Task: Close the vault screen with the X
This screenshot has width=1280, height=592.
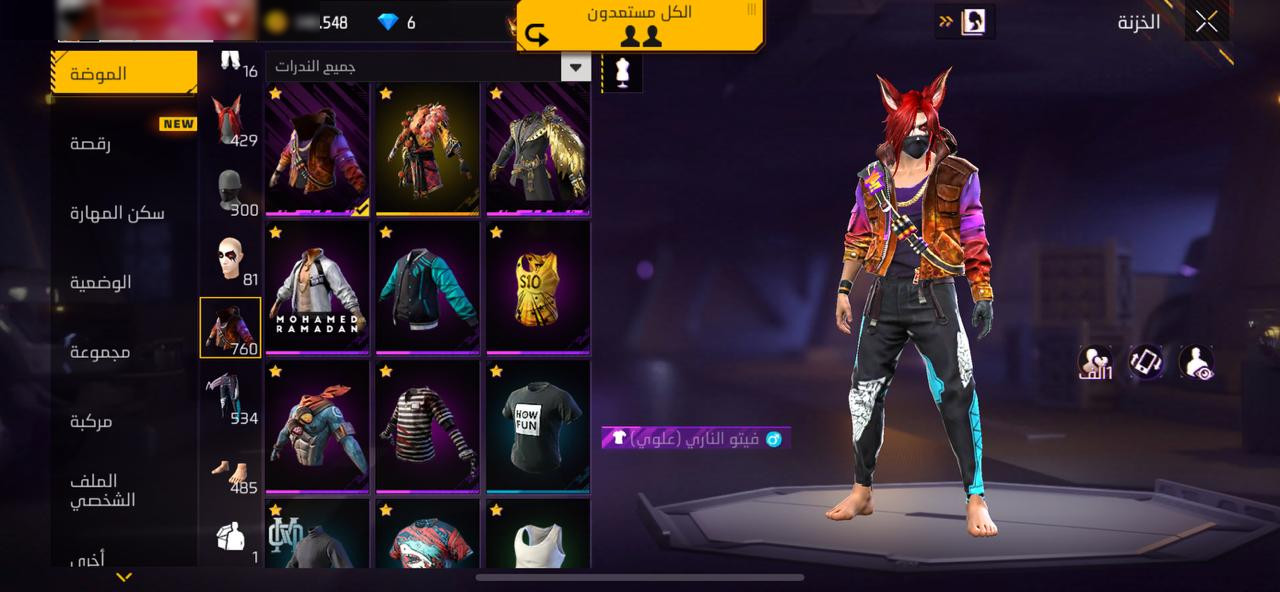Action: click(1206, 21)
